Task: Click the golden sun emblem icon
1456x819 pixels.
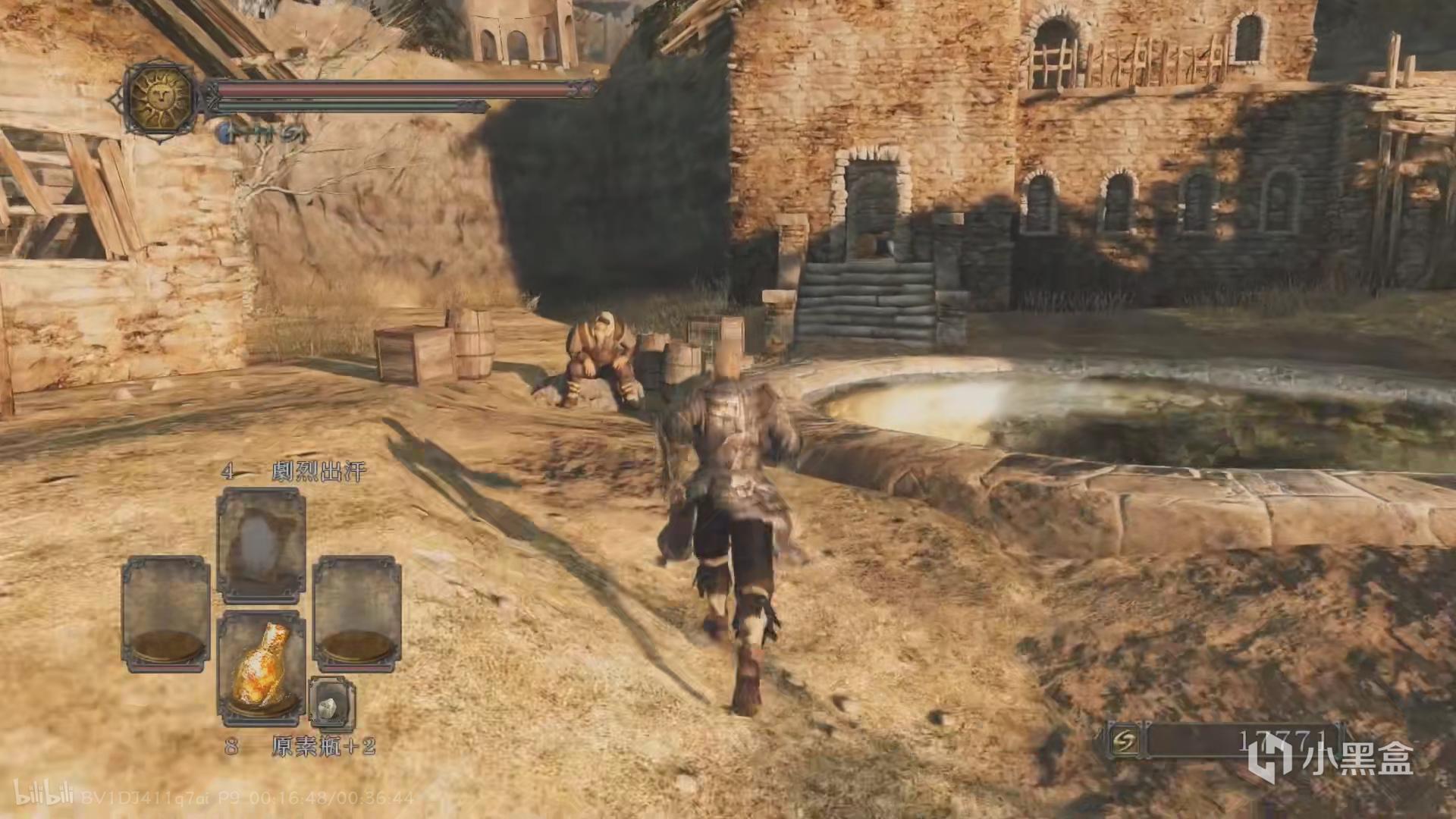Action: click(x=161, y=97)
